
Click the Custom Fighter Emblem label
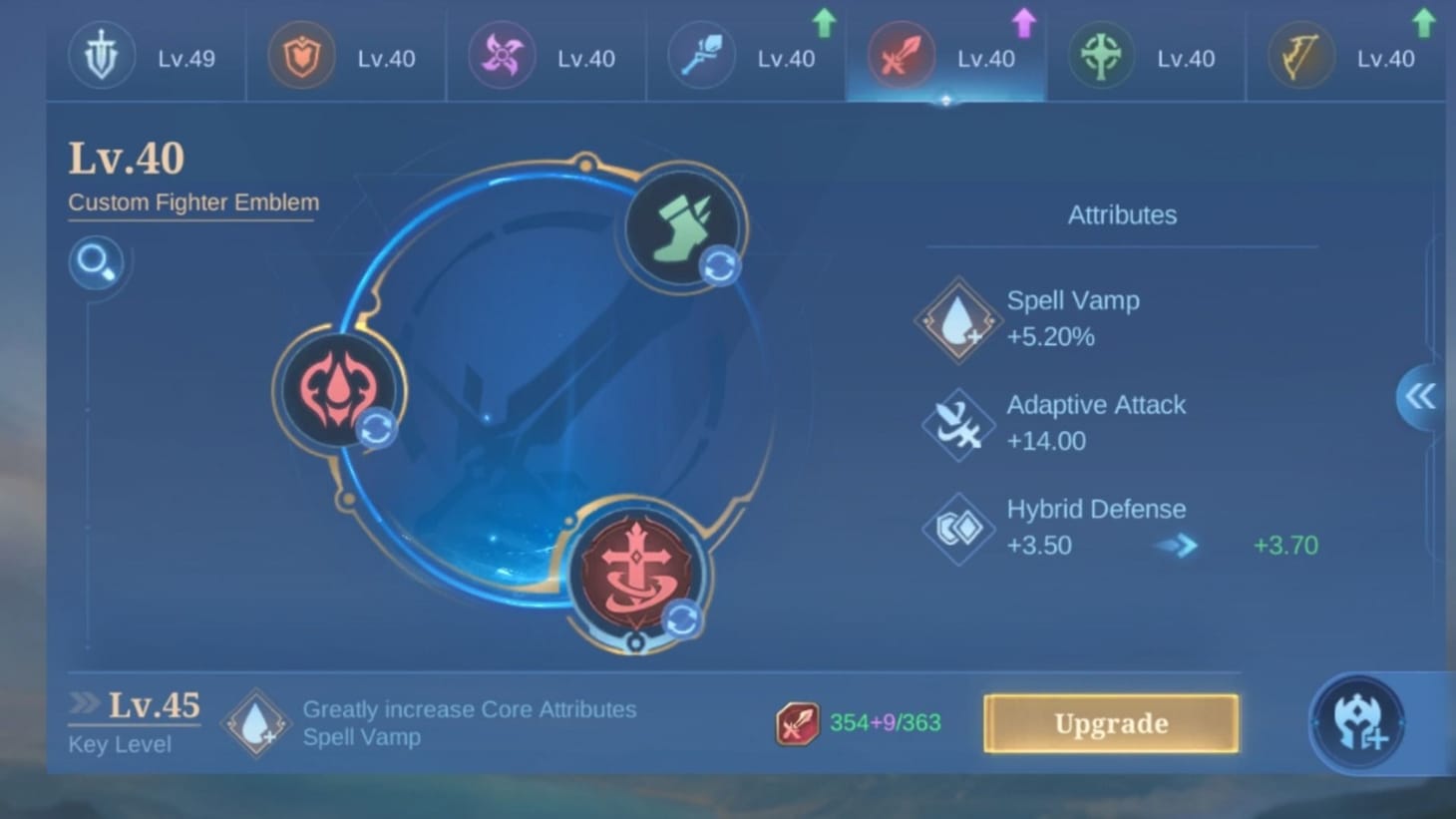pyautogui.click(x=191, y=203)
